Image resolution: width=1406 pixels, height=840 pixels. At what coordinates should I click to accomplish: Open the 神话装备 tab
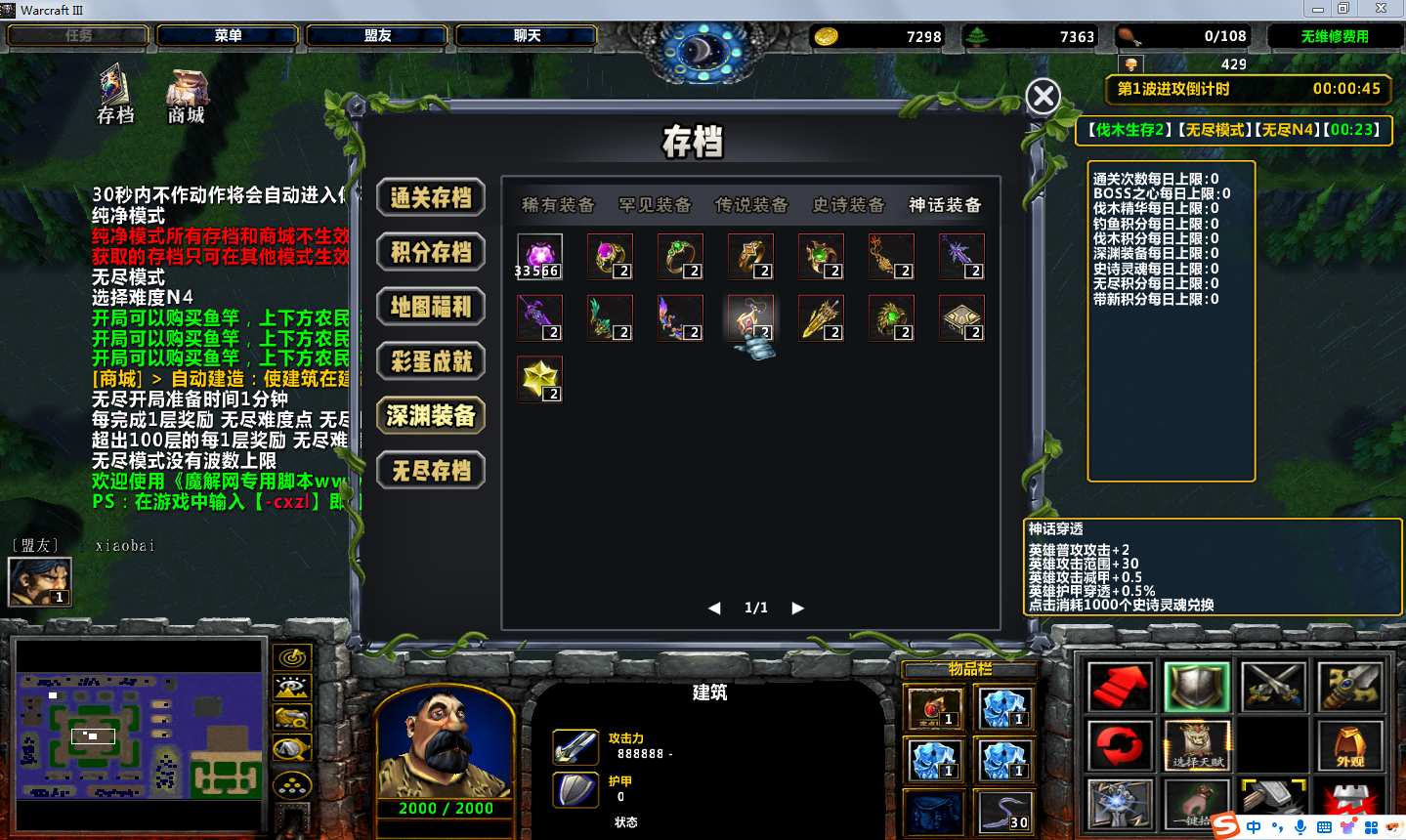(x=945, y=205)
